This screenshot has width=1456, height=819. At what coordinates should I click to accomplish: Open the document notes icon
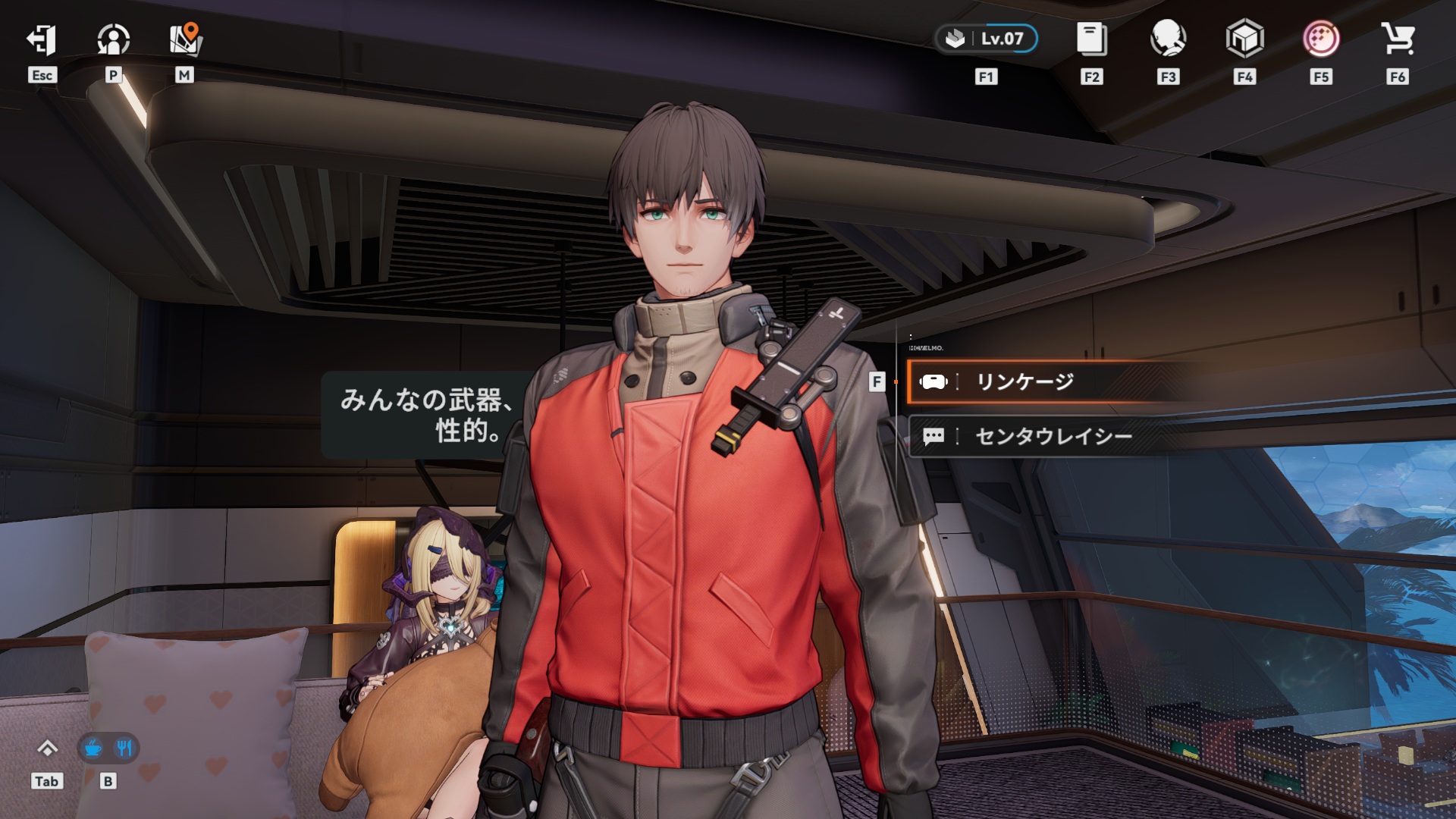click(1091, 39)
